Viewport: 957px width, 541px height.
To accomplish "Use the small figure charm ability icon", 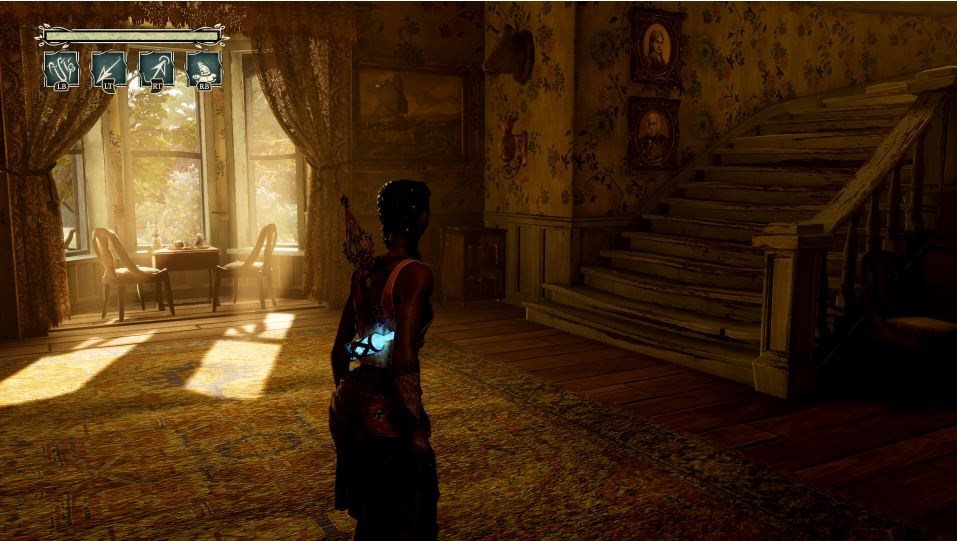I will point(204,69).
